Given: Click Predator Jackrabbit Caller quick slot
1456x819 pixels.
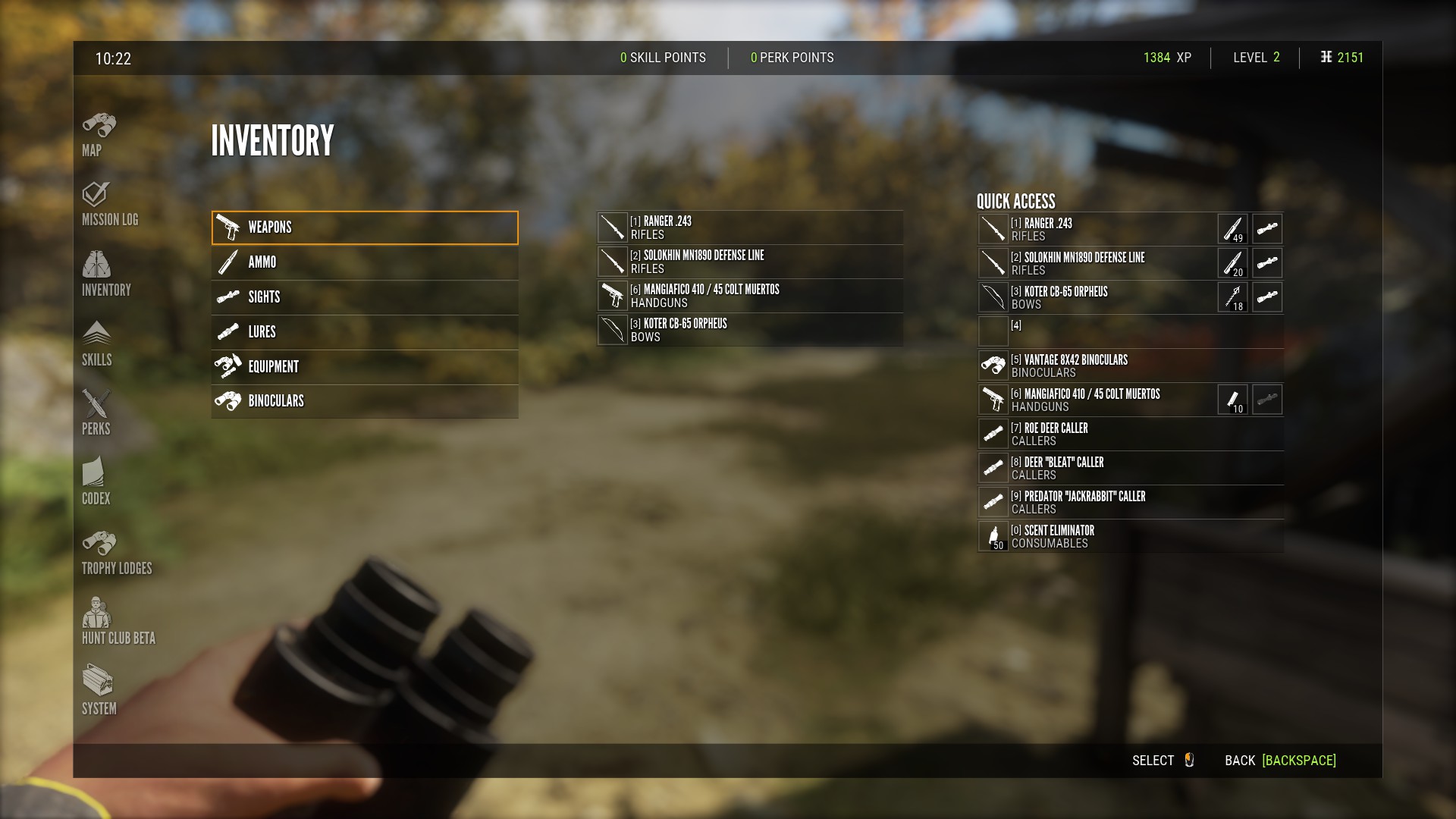Looking at the screenshot, I should pyautogui.click(x=1130, y=502).
